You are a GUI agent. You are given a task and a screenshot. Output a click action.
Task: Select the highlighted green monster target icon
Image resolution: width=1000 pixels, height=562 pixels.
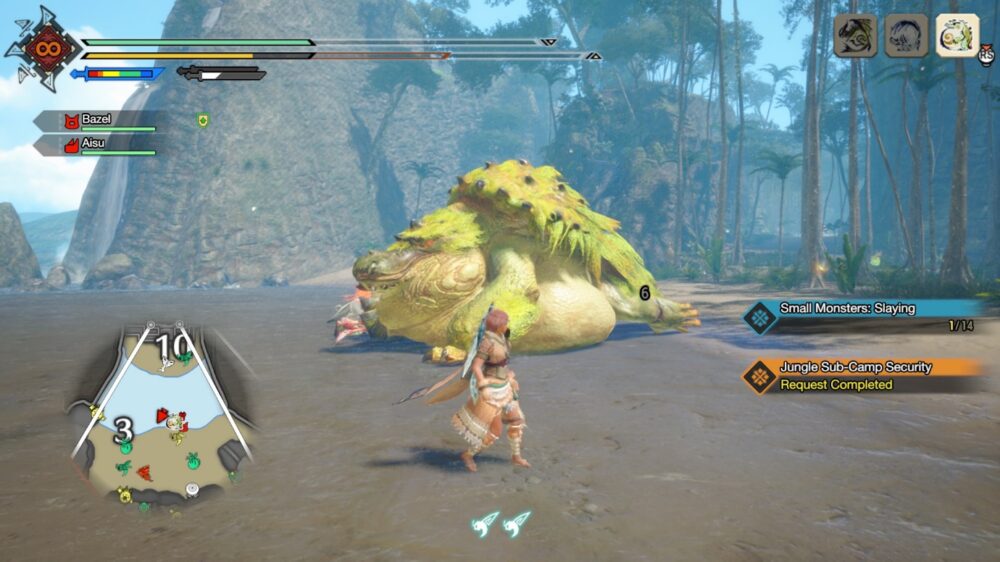click(x=957, y=35)
